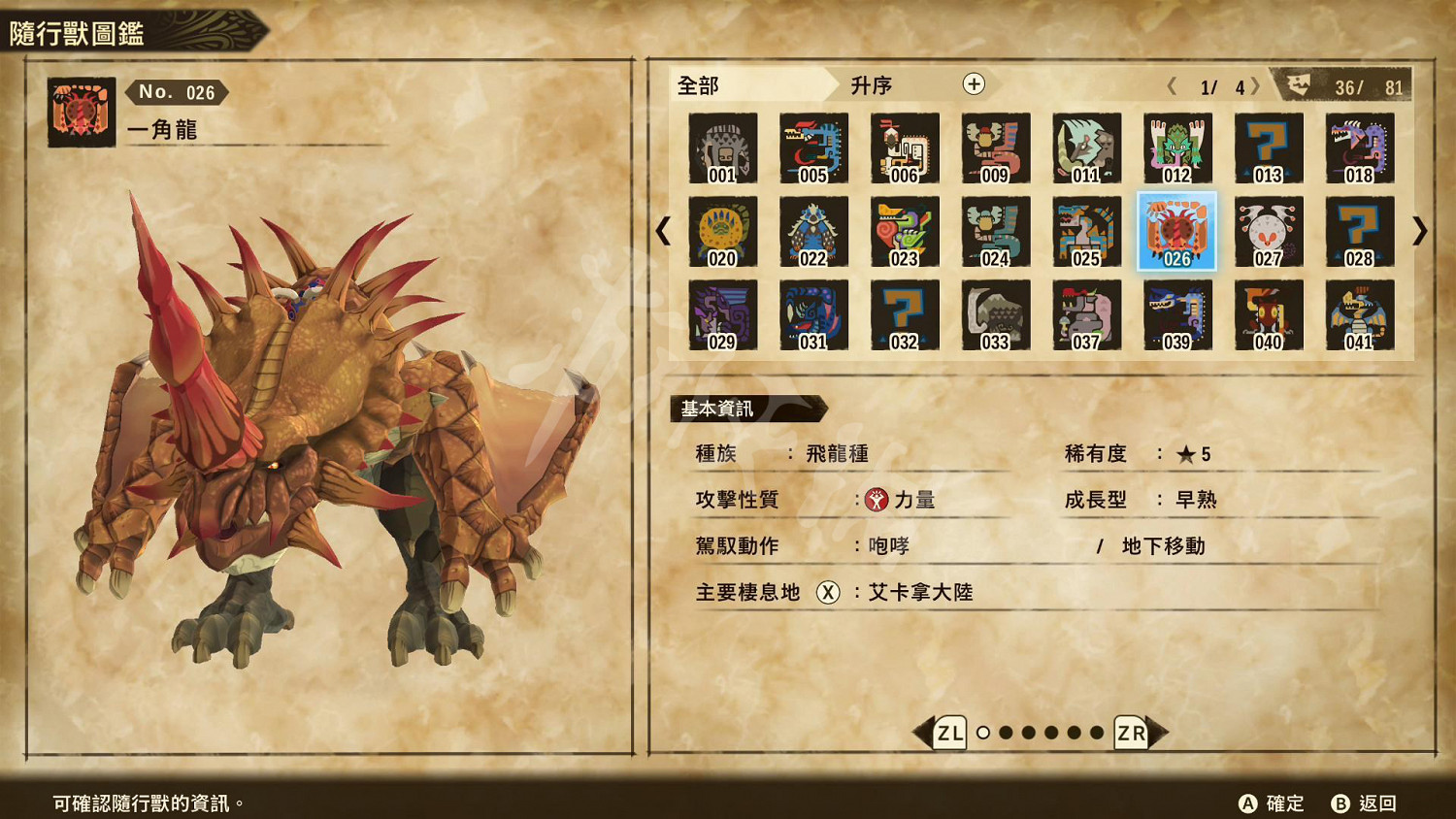Open monster entry 011 icon
The width and height of the screenshot is (1456, 819).
point(1085,147)
